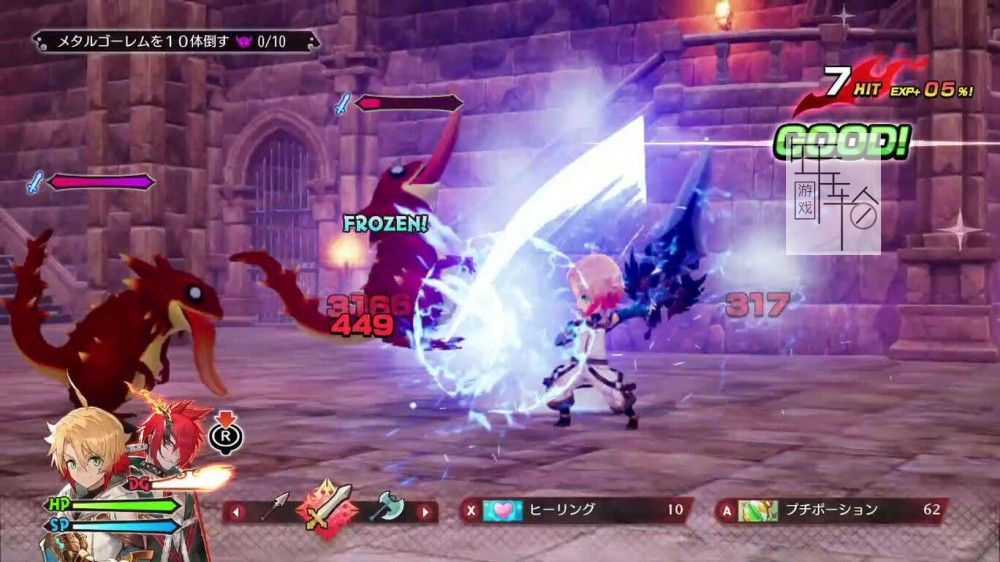
Task: Use the Healing skill slot
Action: 574,511
